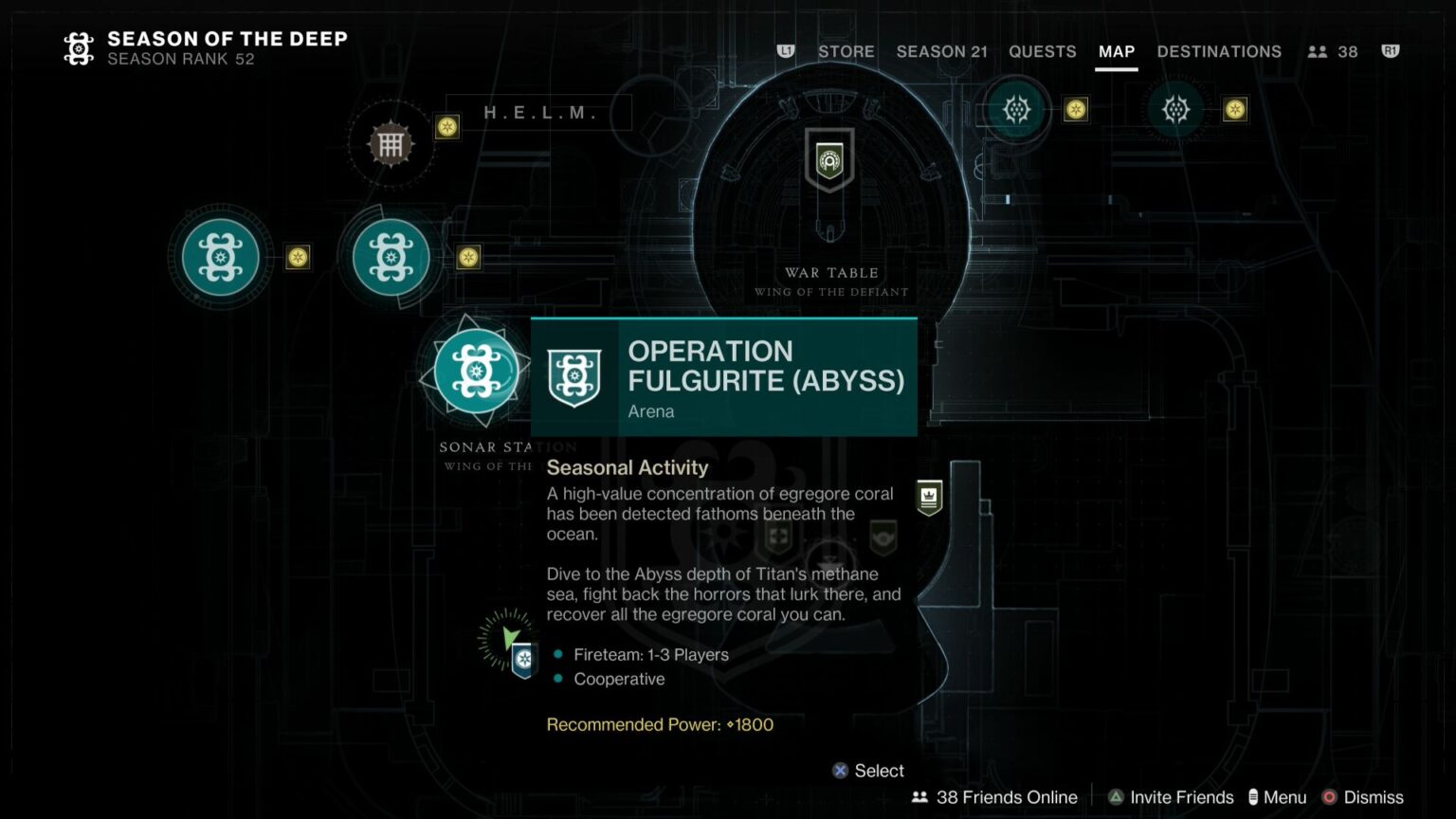The image size is (1456, 819).
Task: Switch to the Store tab
Action: tap(846, 52)
